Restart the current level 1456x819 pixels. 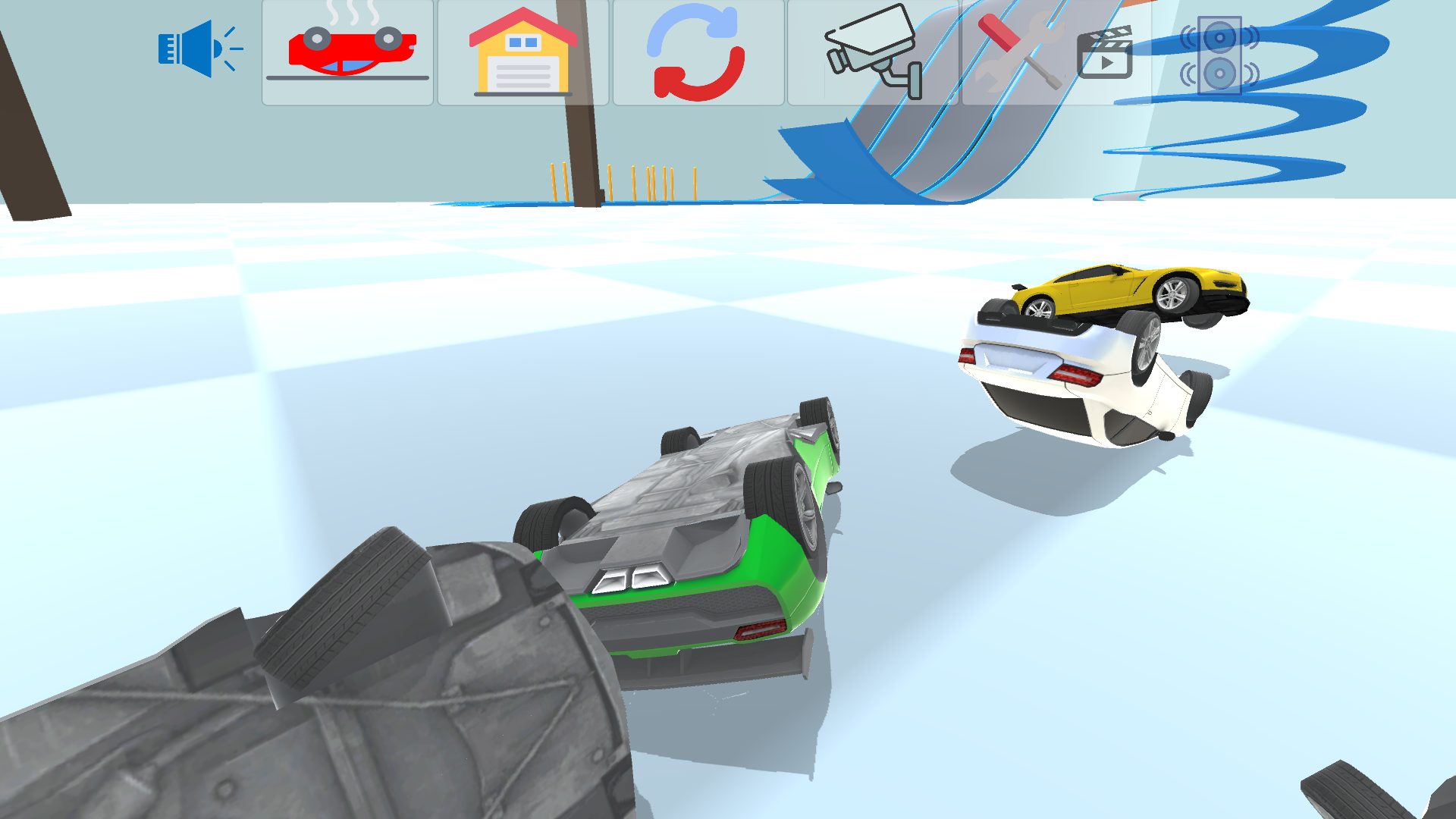click(x=696, y=52)
